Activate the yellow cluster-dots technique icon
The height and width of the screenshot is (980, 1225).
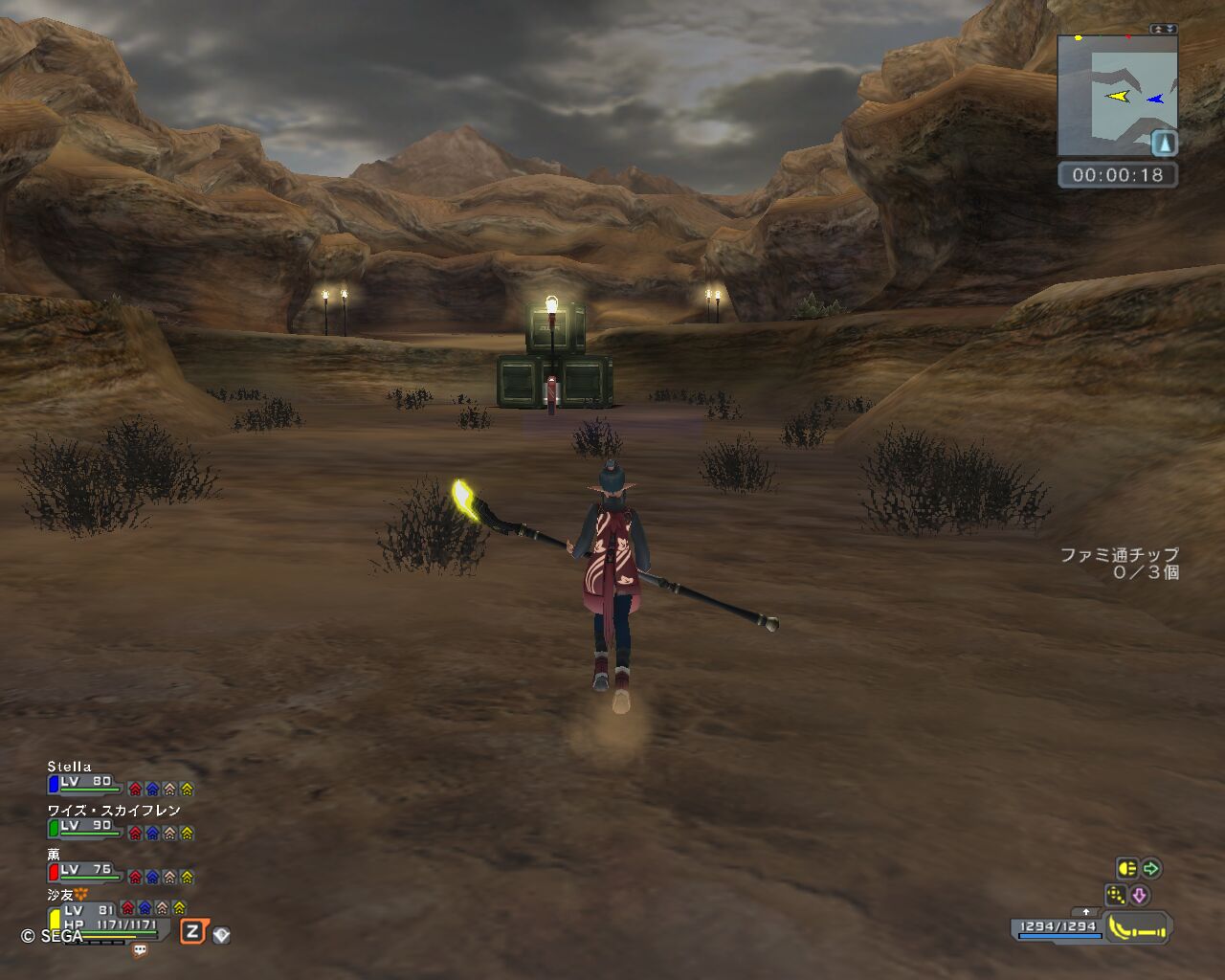(x=1115, y=896)
